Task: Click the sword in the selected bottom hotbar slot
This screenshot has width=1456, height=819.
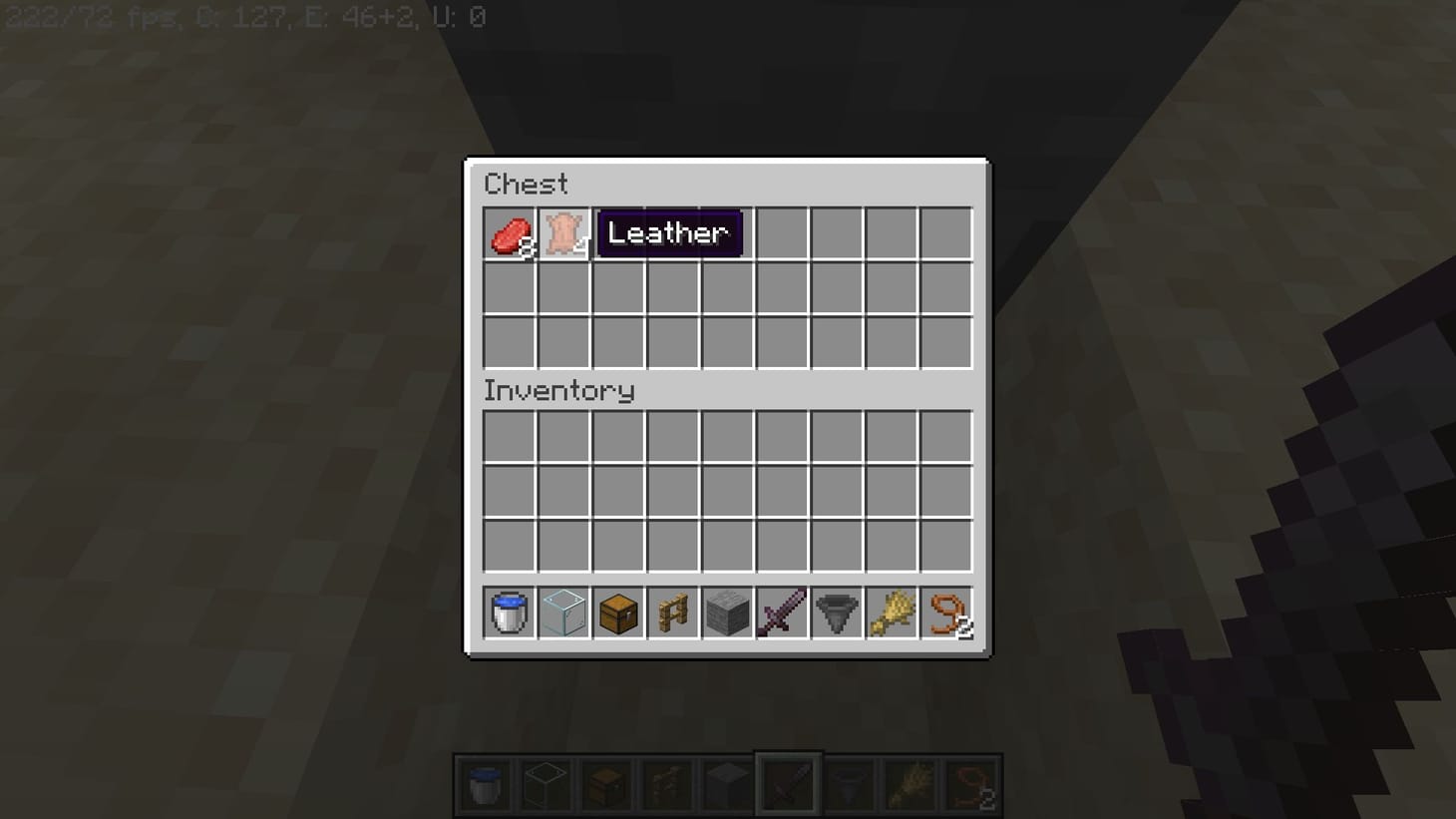Action: click(787, 784)
